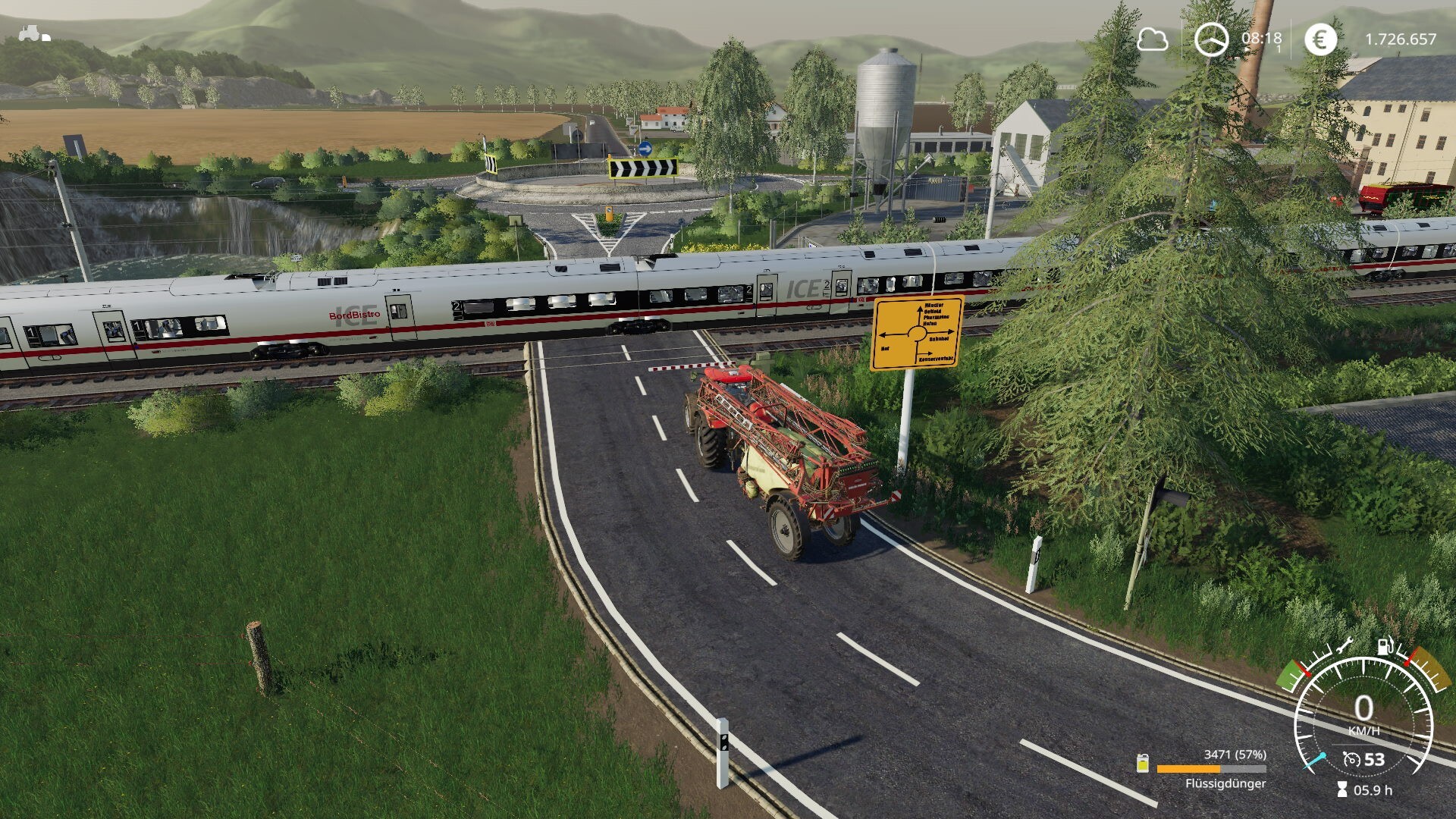Select the fuel pump gauge icon

click(1385, 646)
